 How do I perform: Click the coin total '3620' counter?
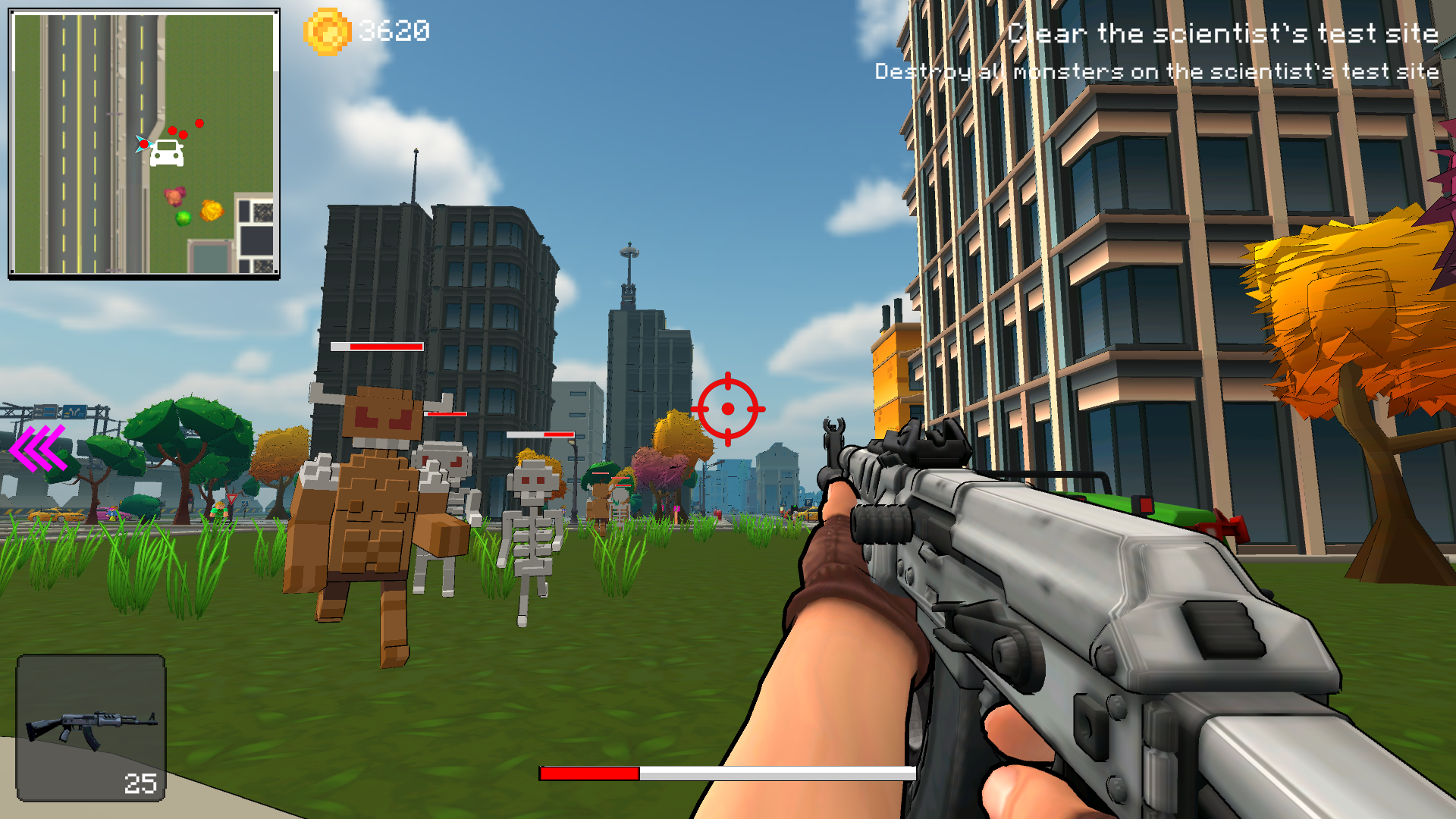click(393, 30)
